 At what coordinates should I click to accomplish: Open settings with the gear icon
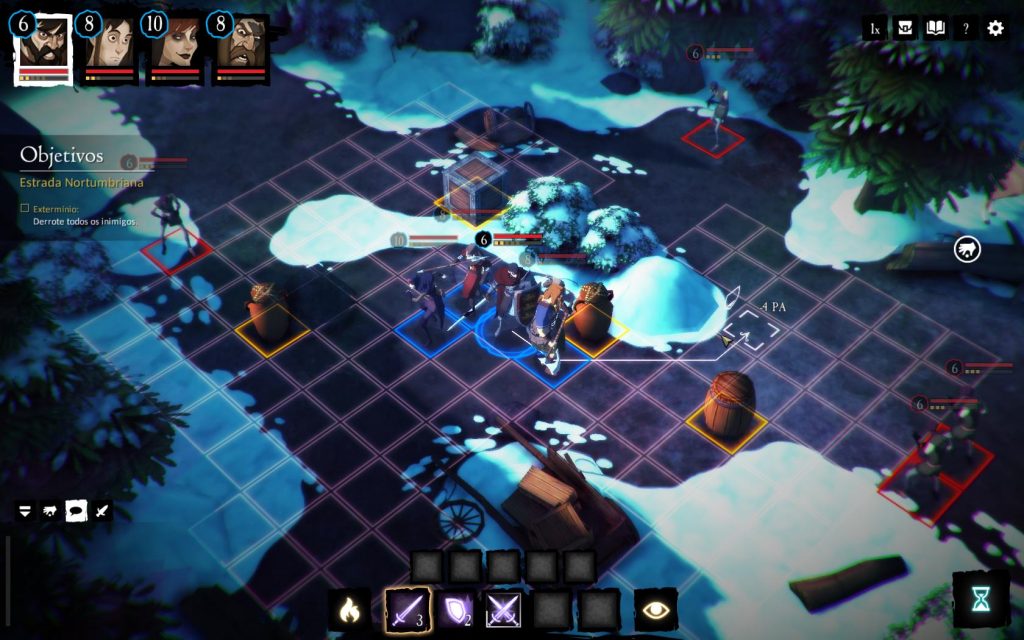click(x=995, y=29)
